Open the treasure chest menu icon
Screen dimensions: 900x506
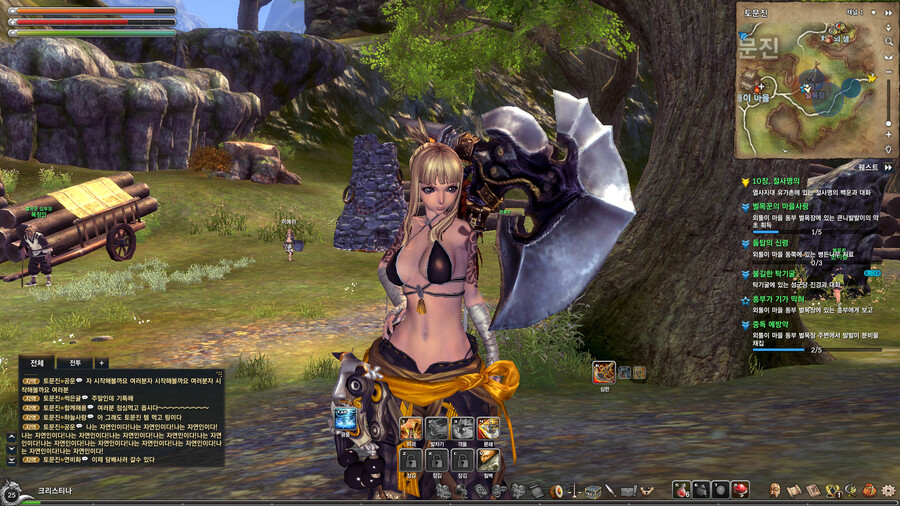point(593,491)
